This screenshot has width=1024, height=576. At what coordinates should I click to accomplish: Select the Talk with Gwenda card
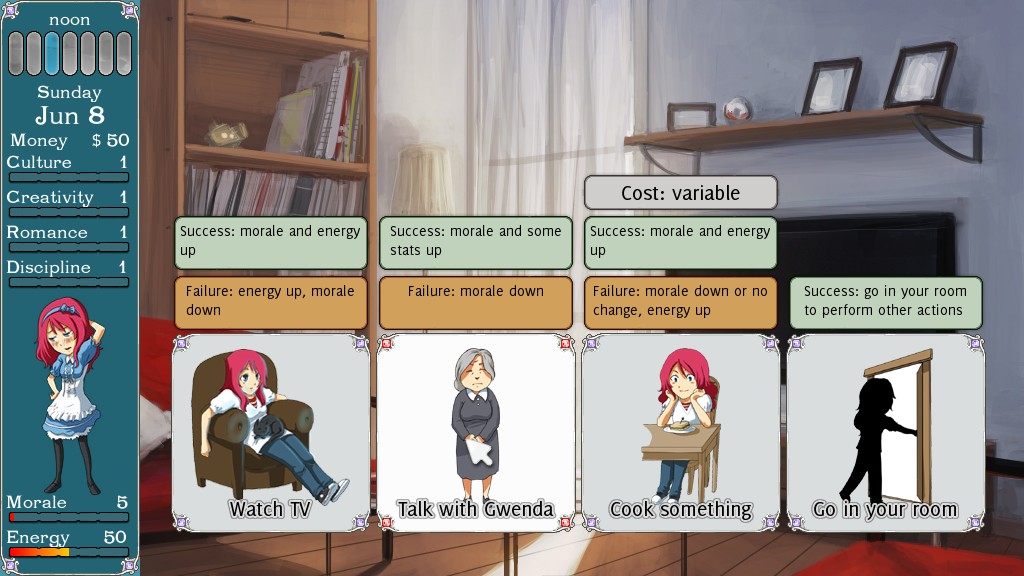pos(475,432)
